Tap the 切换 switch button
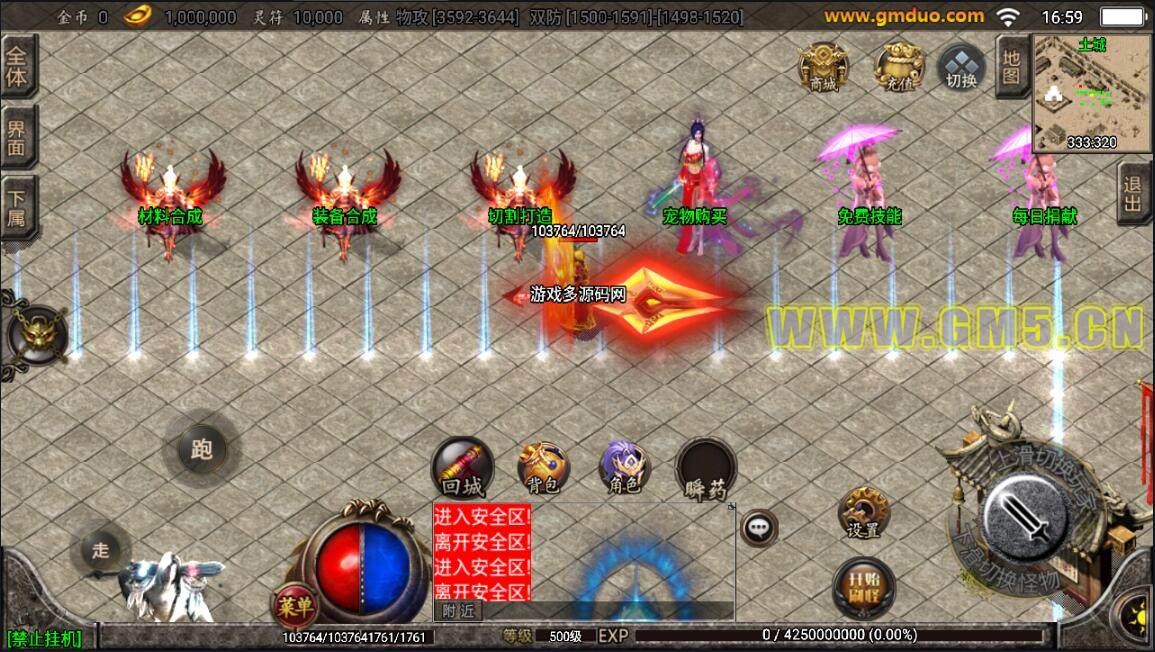The height and width of the screenshot is (652, 1155). click(961, 68)
